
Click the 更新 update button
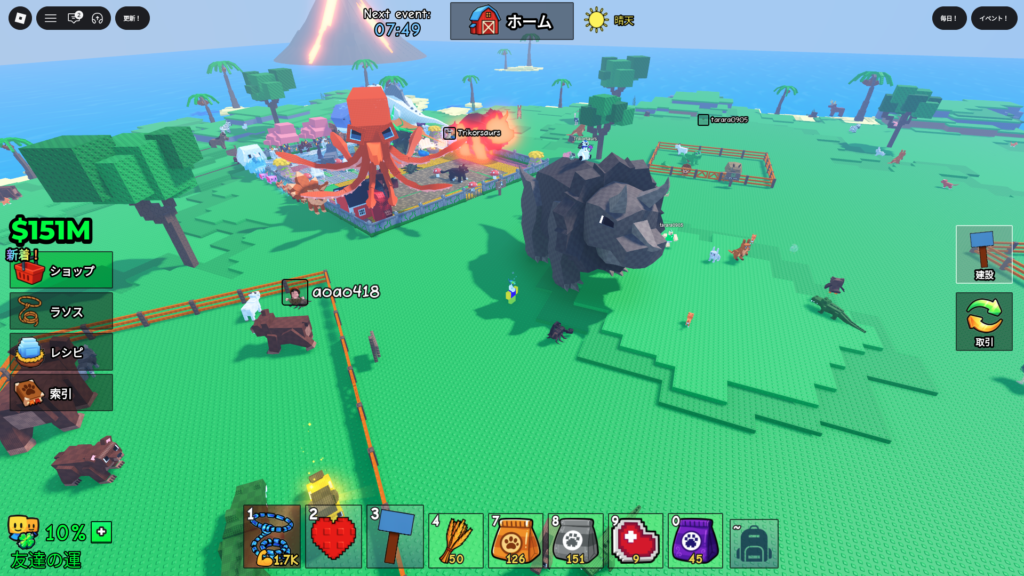[132, 18]
